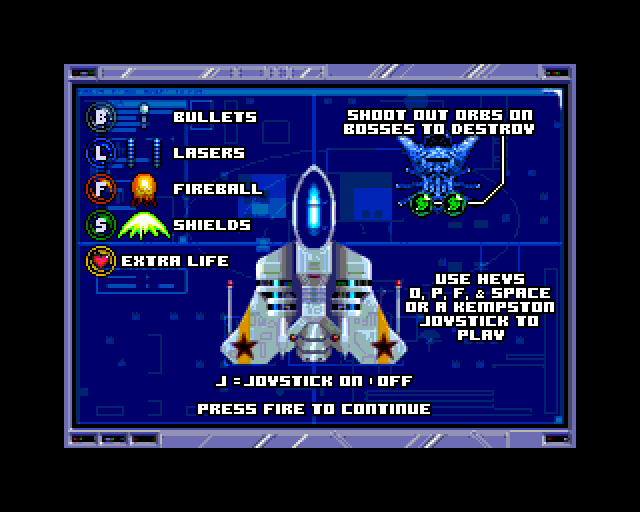Click the B bullets power-up icon

[102, 117]
